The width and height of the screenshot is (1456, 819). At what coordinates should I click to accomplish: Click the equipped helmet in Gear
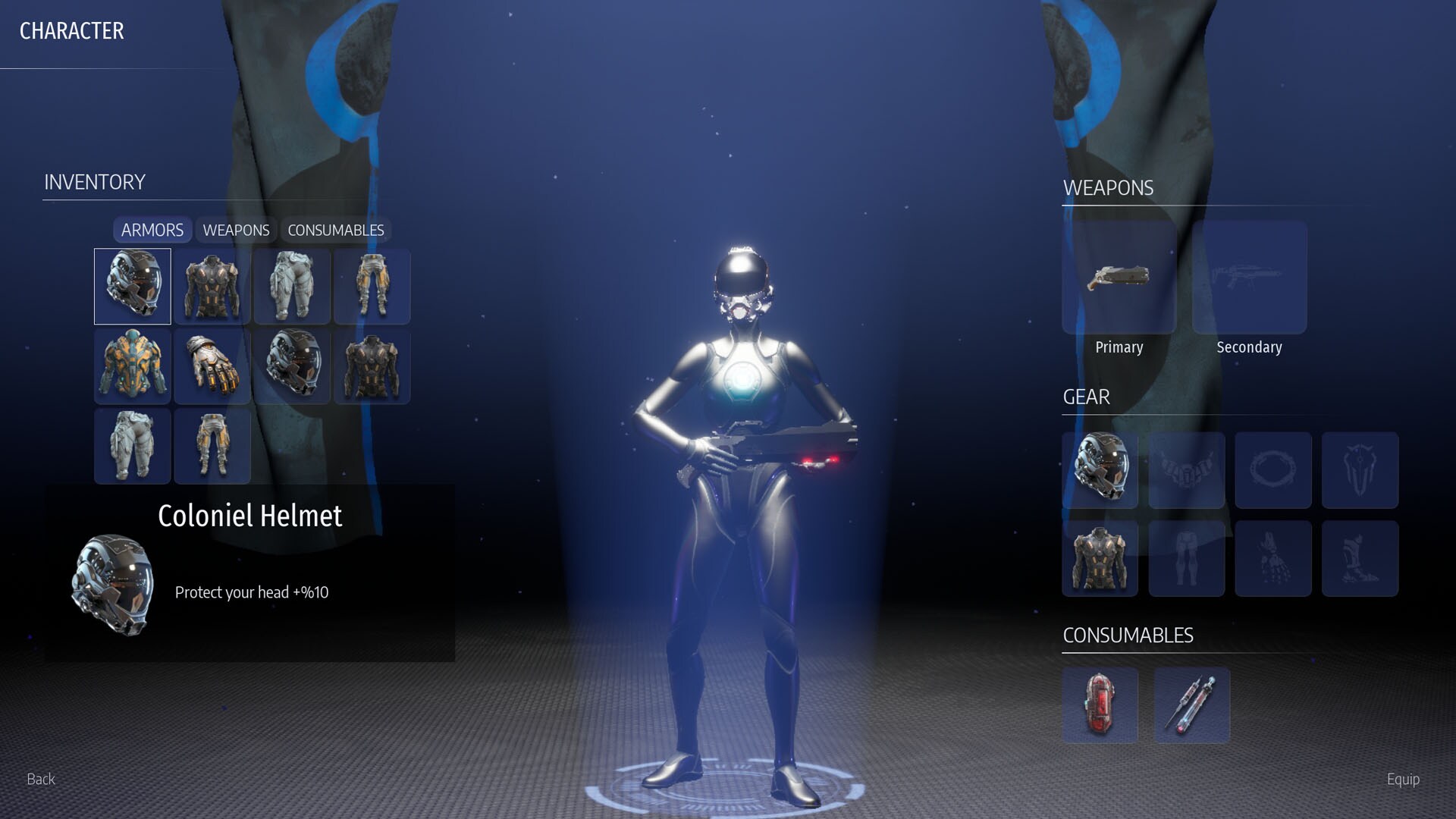(1100, 470)
